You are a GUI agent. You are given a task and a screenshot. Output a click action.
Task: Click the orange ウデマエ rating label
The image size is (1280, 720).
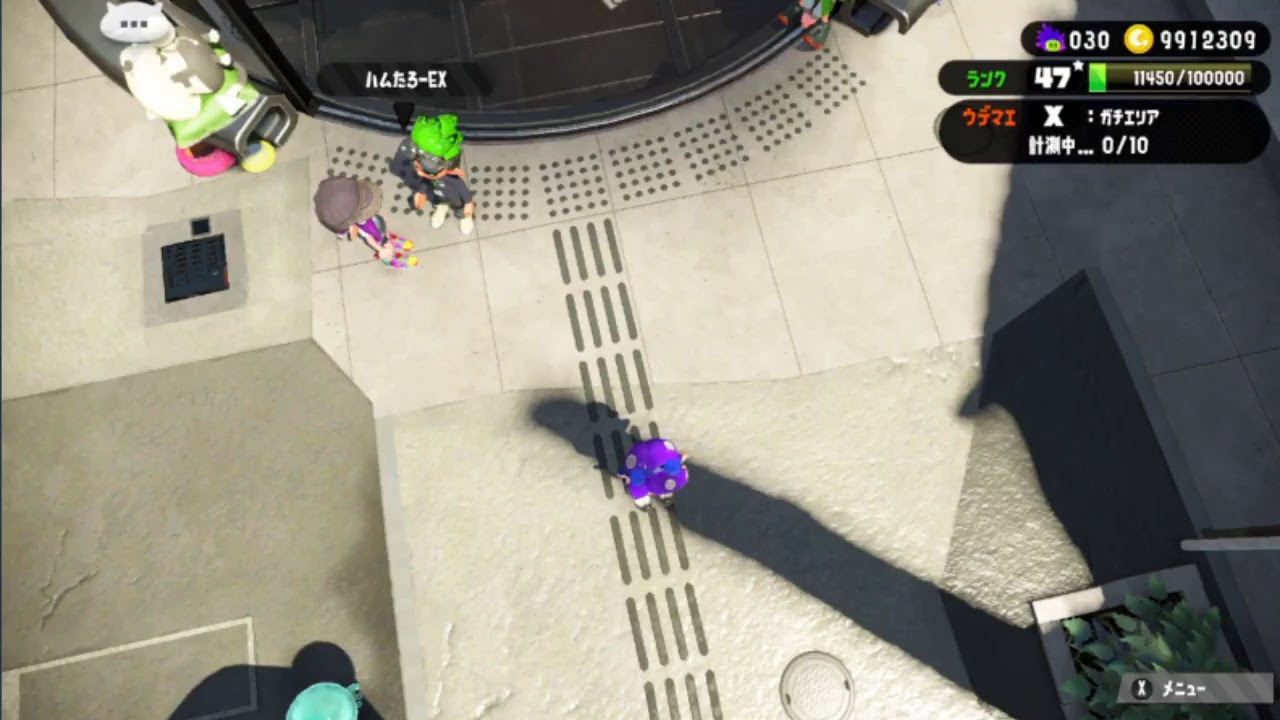click(x=990, y=118)
